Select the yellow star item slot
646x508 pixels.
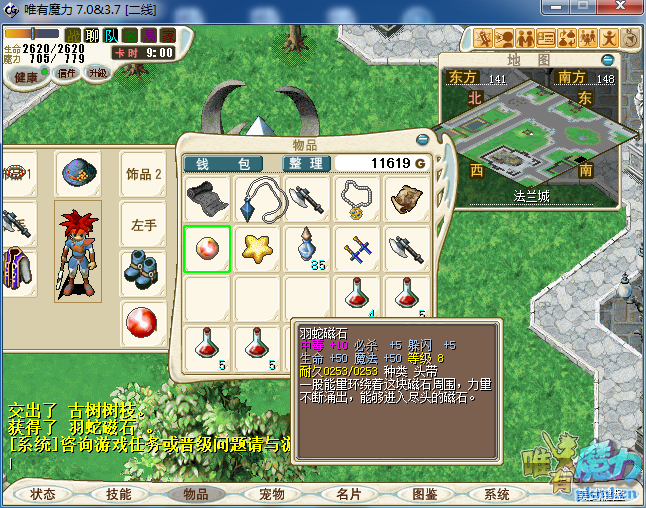258,249
